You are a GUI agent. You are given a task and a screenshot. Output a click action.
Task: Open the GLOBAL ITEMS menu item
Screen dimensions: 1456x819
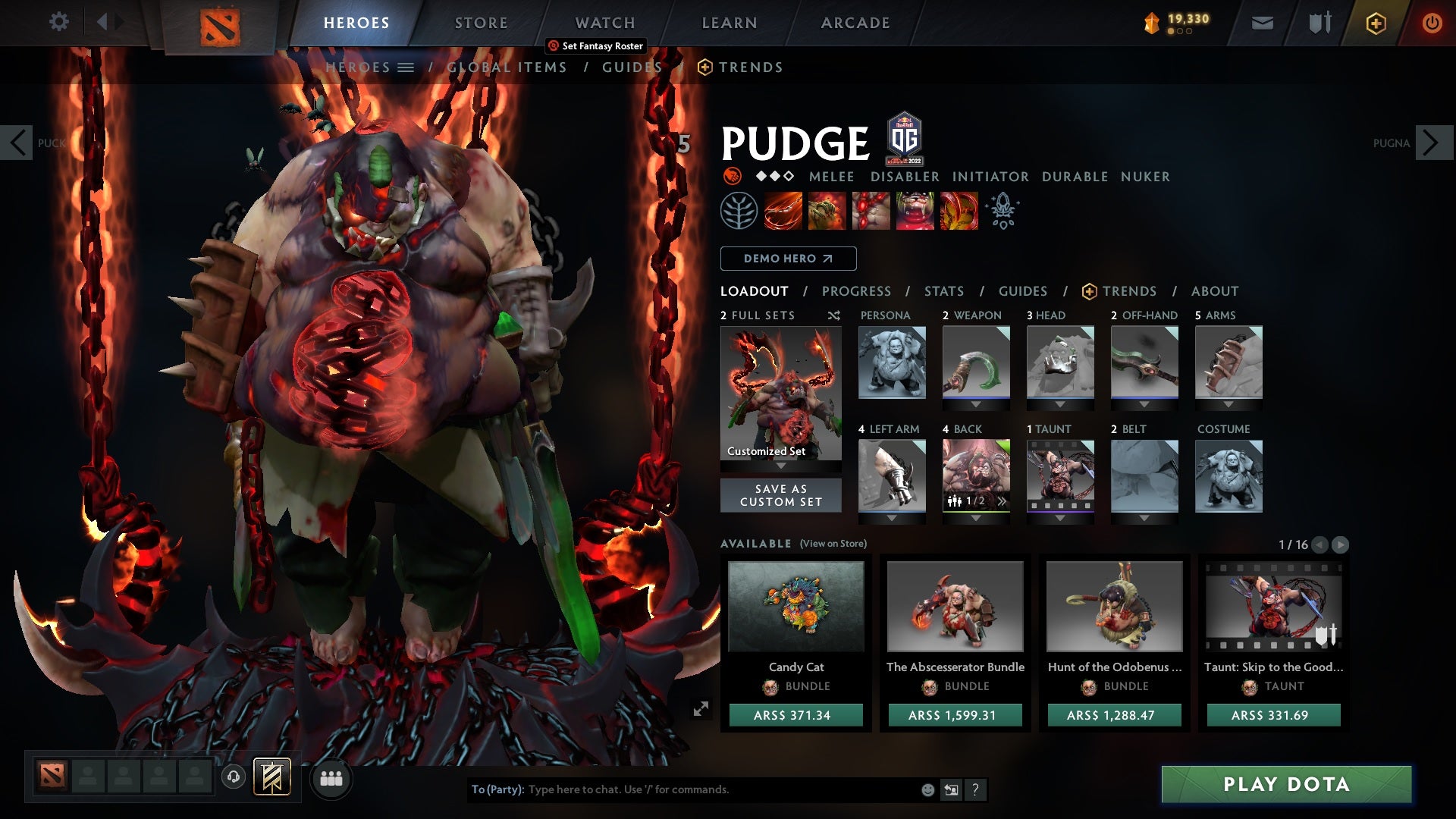507,67
